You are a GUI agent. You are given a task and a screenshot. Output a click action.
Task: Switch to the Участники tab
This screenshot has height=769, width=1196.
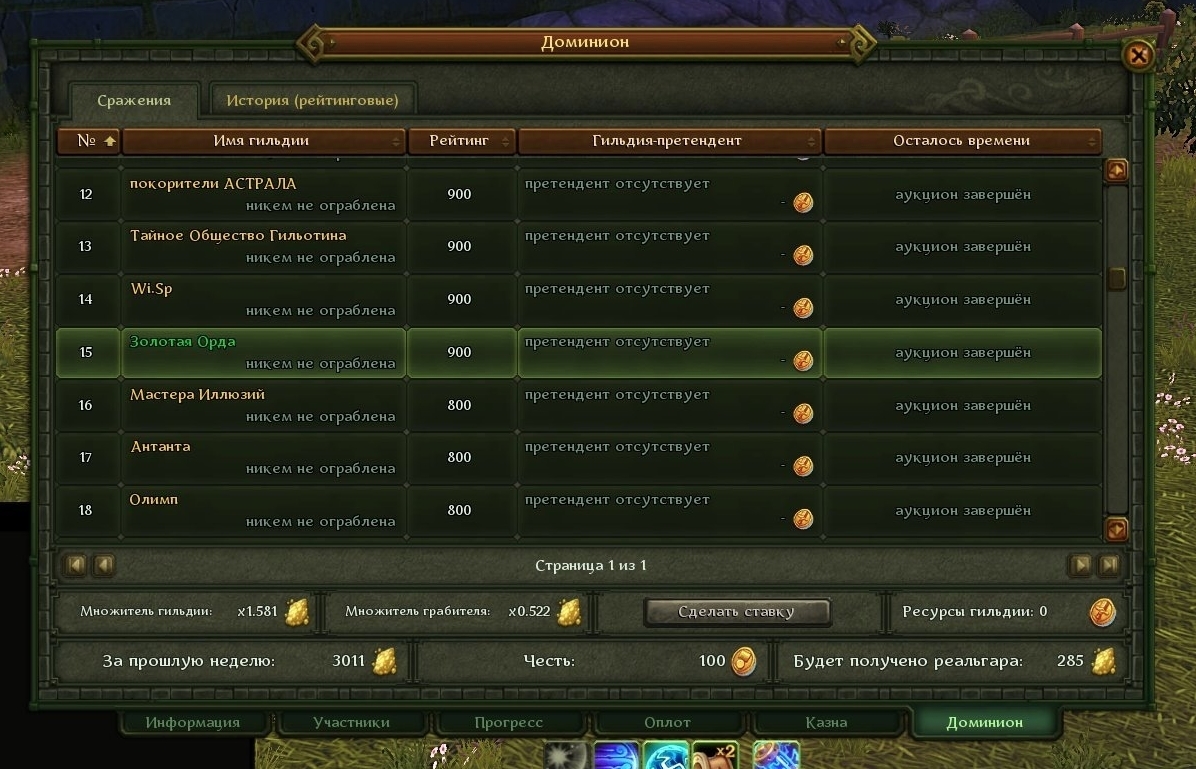click(351, 722)
